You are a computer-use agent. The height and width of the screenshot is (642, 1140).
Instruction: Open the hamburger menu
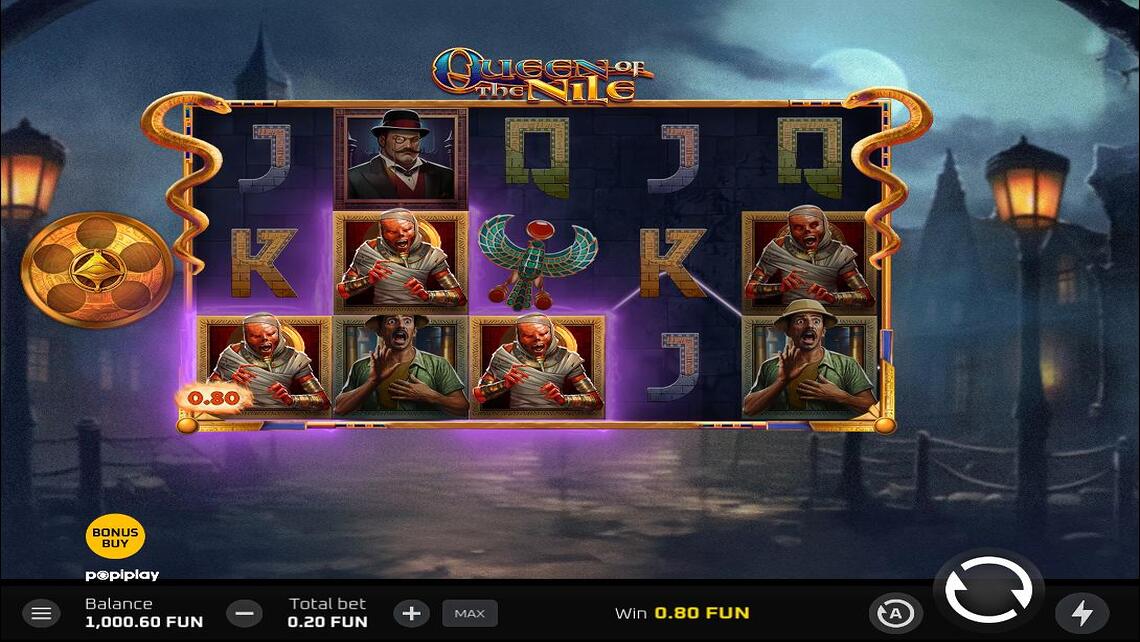pos(41,613)
